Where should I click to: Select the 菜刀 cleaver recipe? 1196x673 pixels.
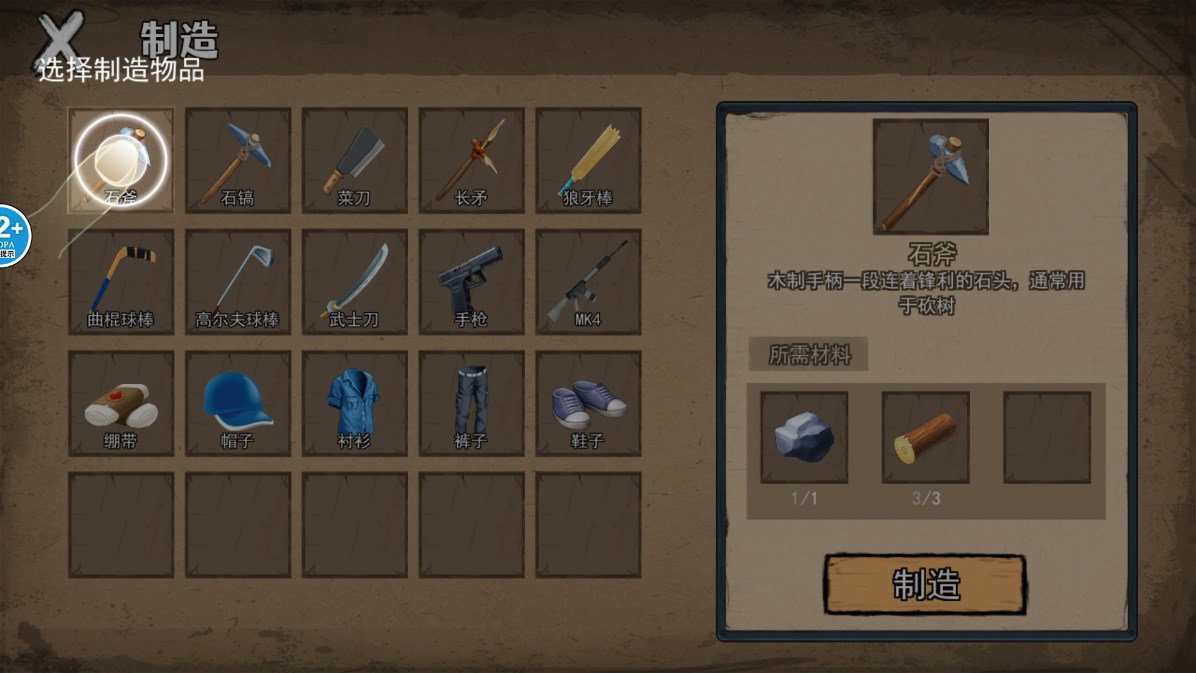pos(355,160)
